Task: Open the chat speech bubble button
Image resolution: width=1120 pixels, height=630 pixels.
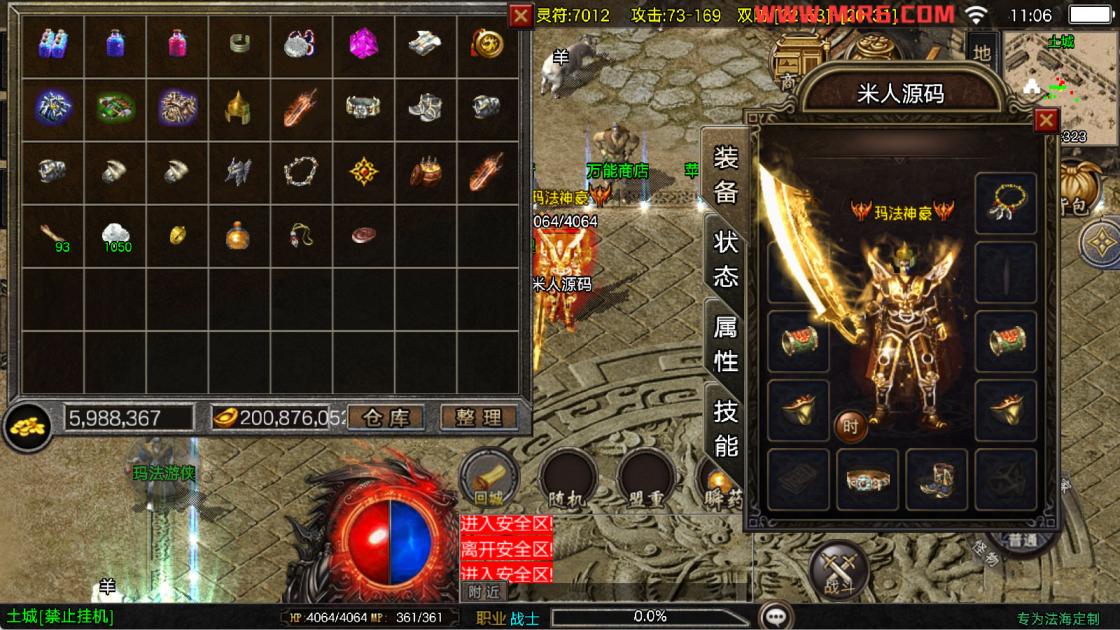Action: [x=776, y=615]
